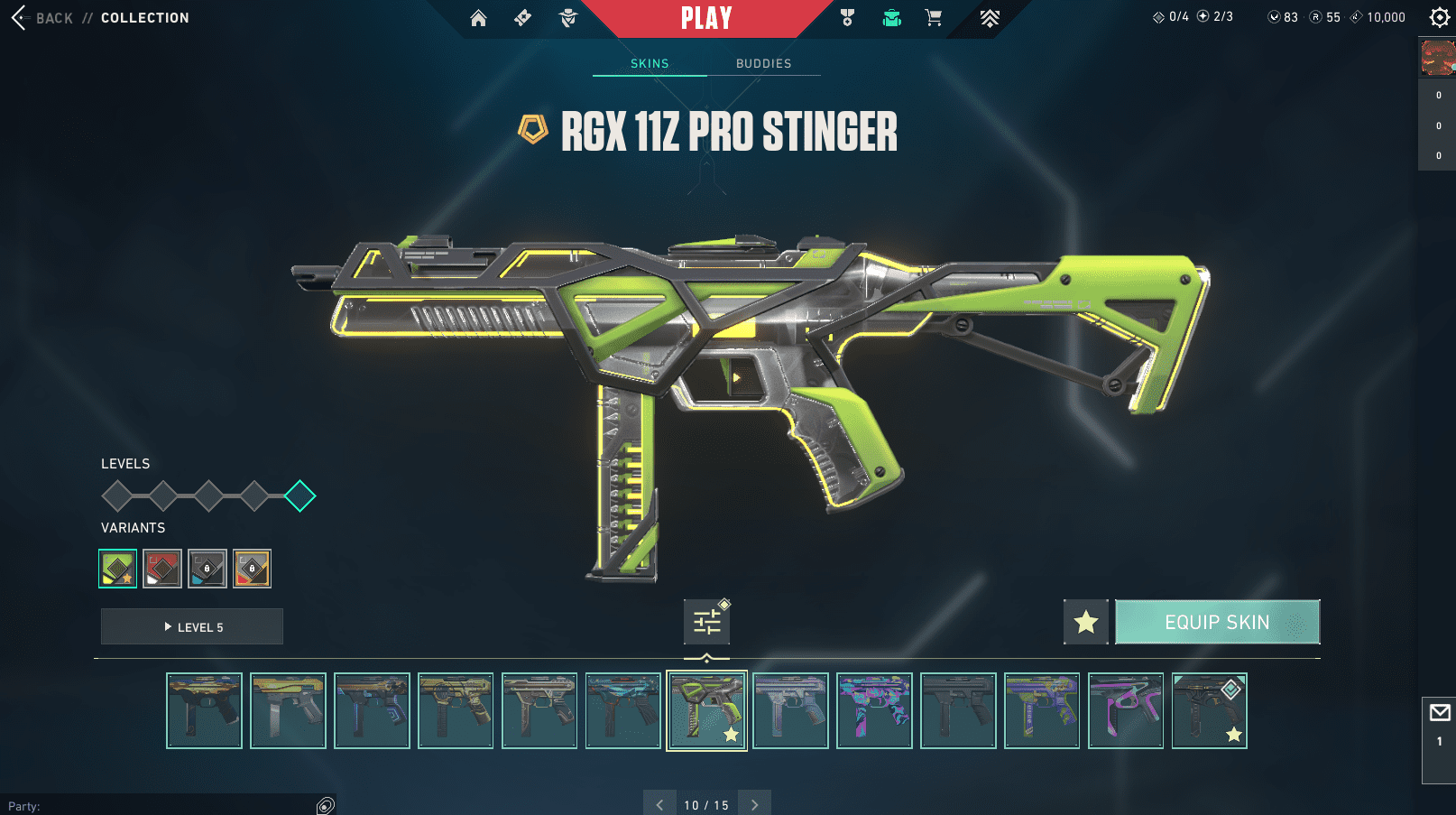
Task: Toggle the favorite star button
Action: point(1086,622)
